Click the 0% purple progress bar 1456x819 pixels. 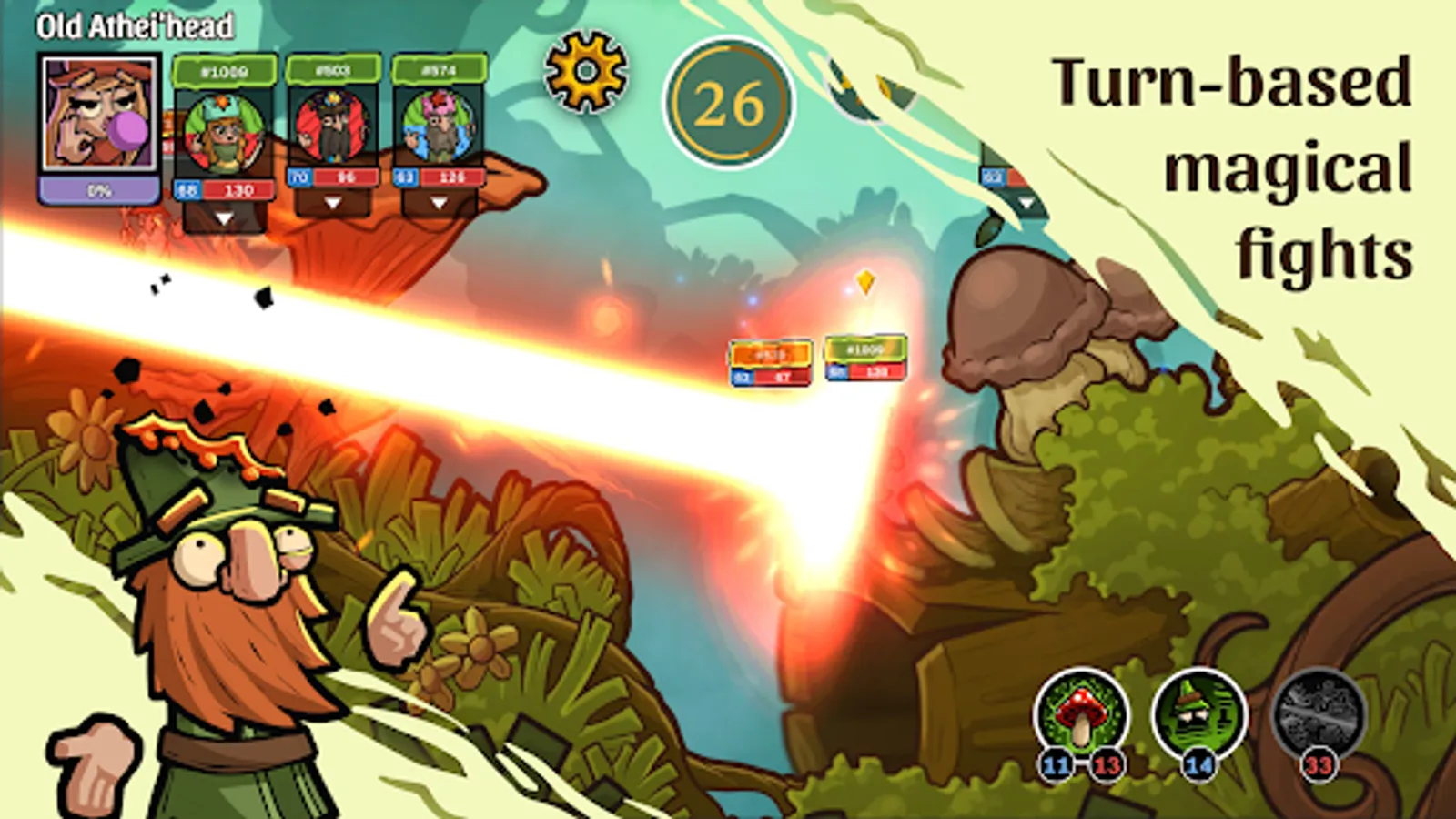[101, 187]
